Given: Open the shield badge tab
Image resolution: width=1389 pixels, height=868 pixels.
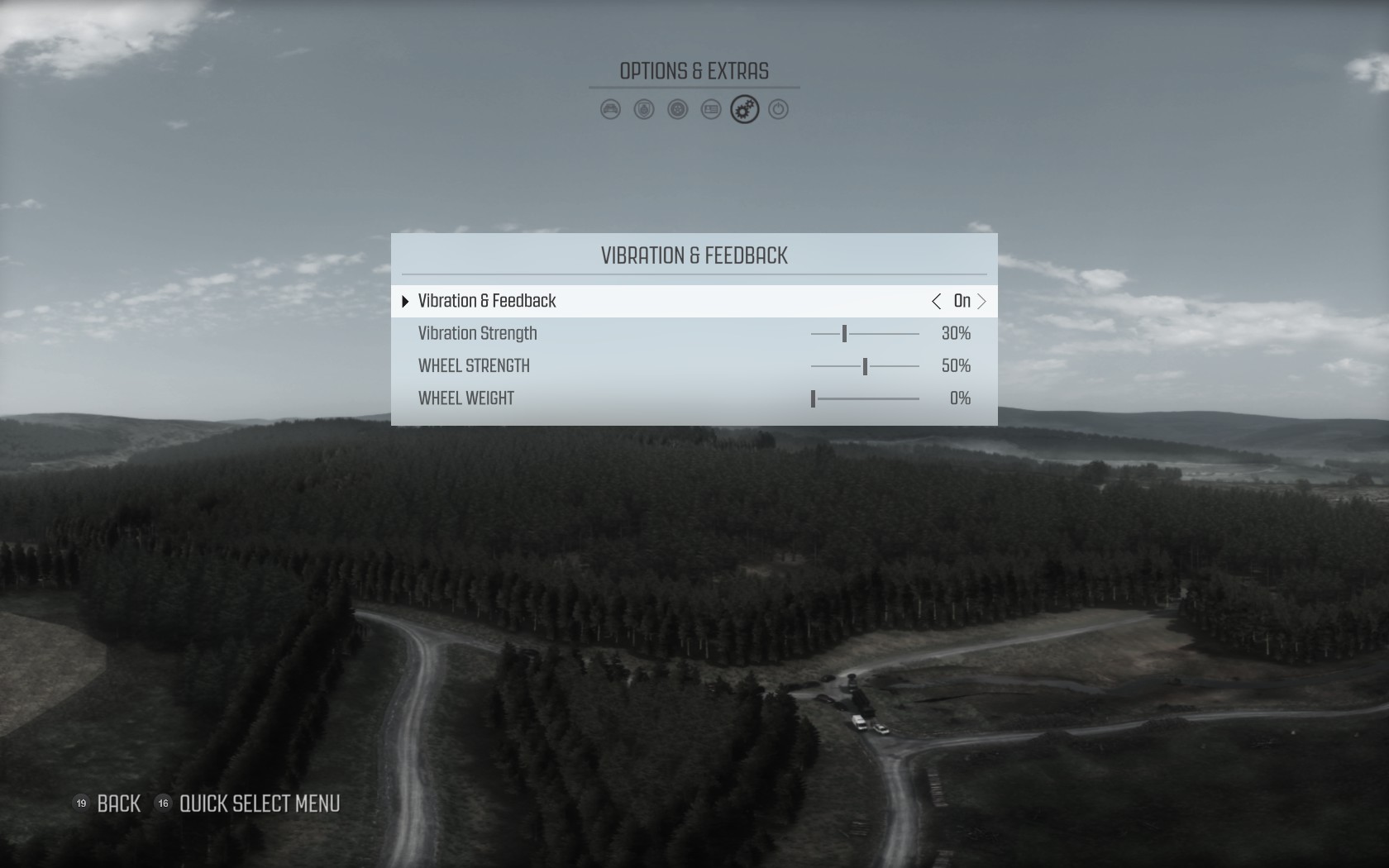Looking at the screenshot, I should tap(644, 109).
